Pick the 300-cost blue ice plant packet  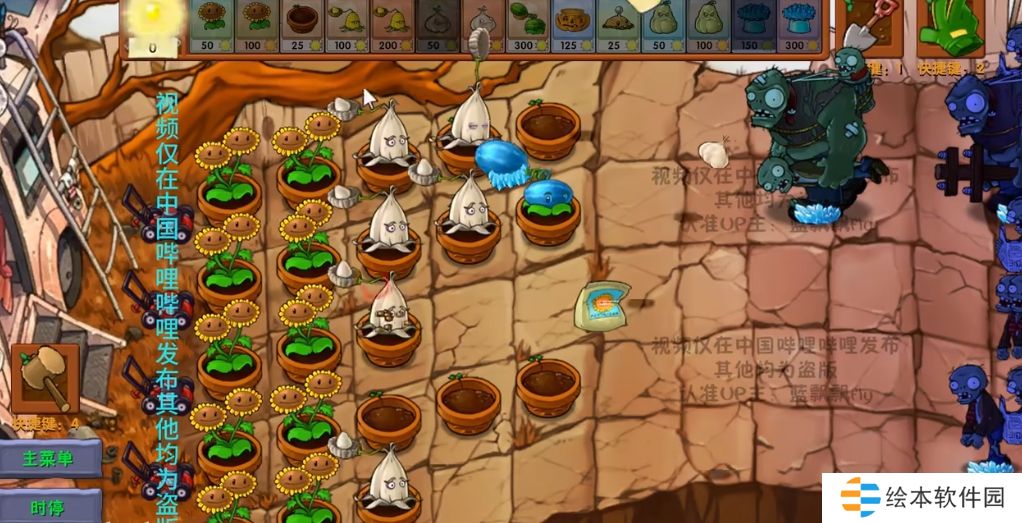(x=793, y=26)
